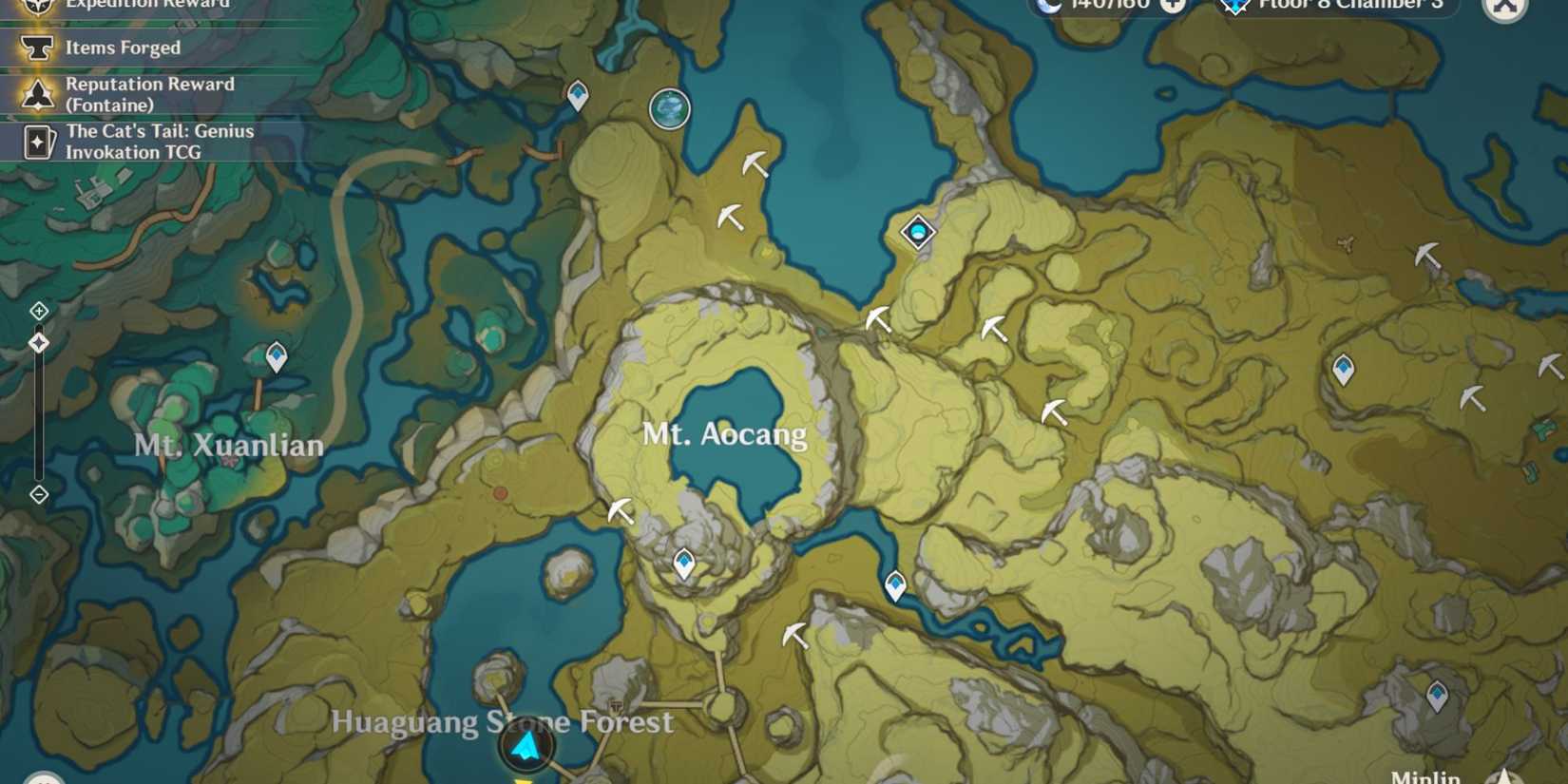Click the Original Resin moon icon
Screen dimensions: 1568x784
coord(1050,7)
